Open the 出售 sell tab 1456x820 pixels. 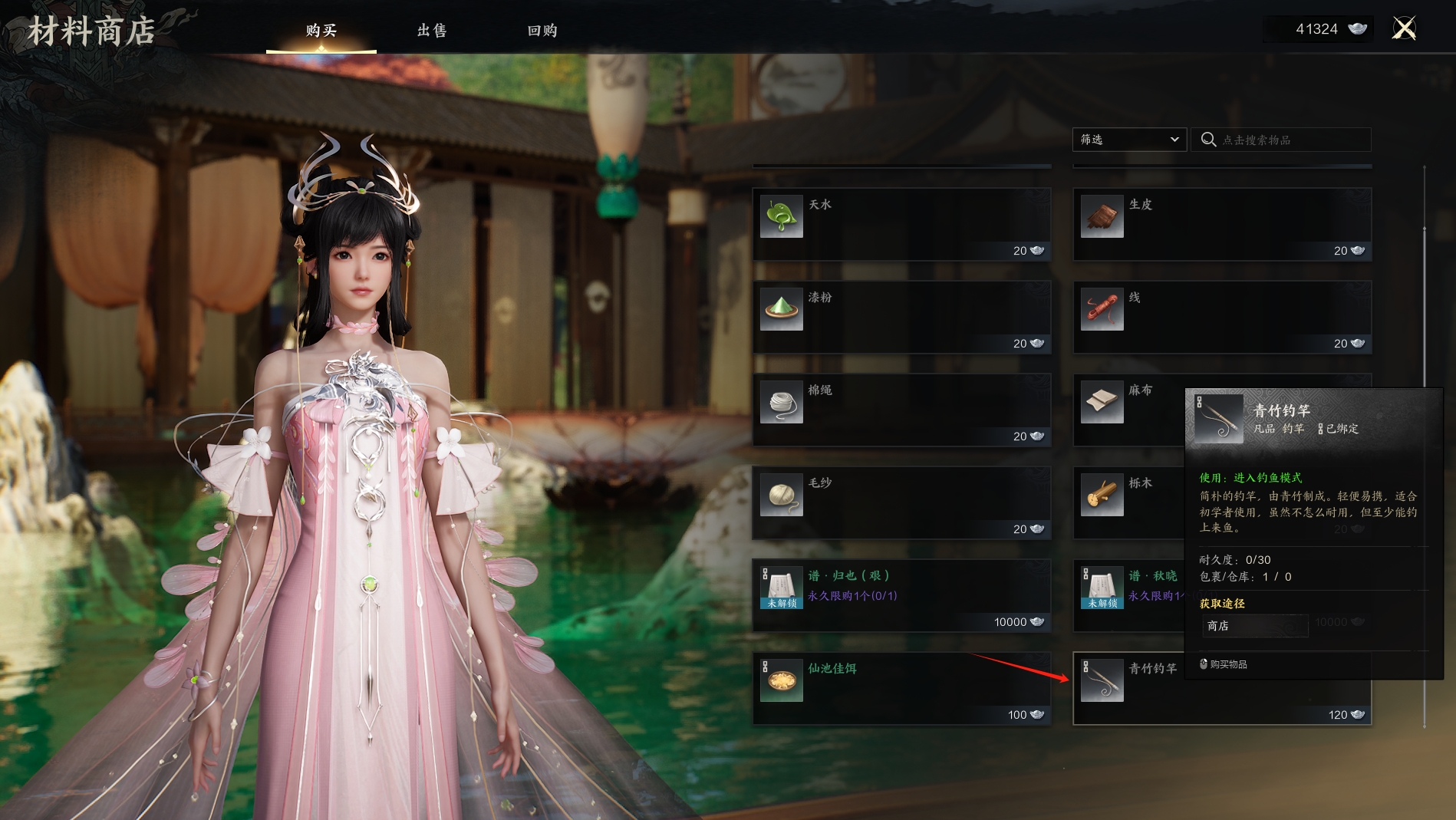pyautogui.click(x=432, y=31)
